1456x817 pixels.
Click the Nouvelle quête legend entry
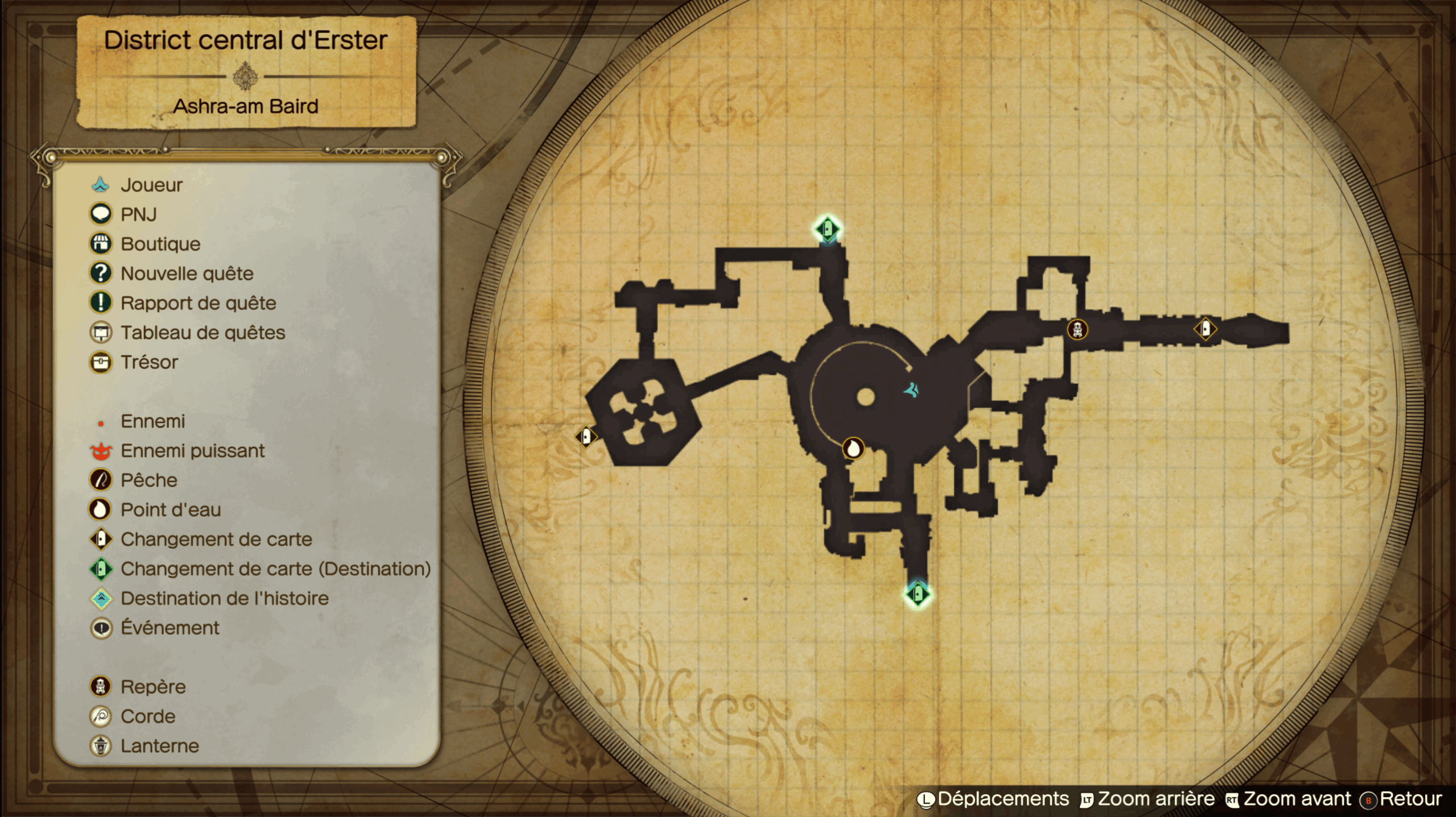[x=187, y=273]
